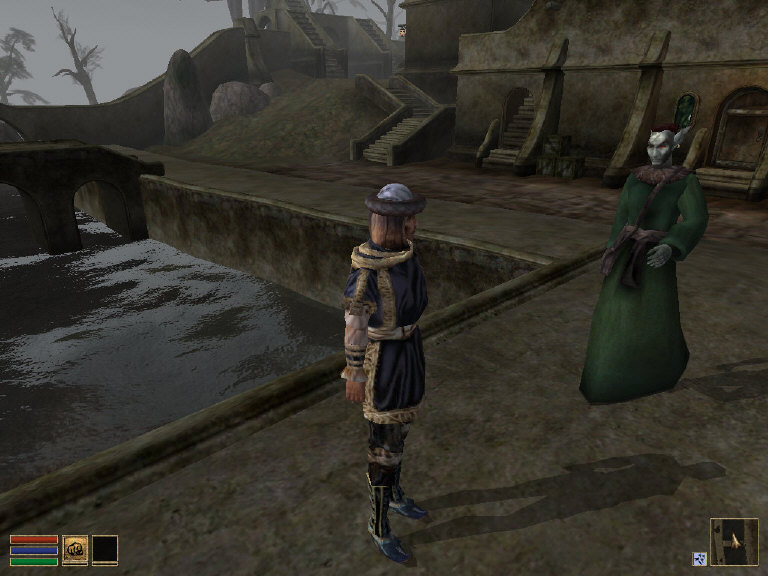The width and height of the screenshot is (768, 576).
Task: Select the empty black spell slot
Action: coord(105,550)
